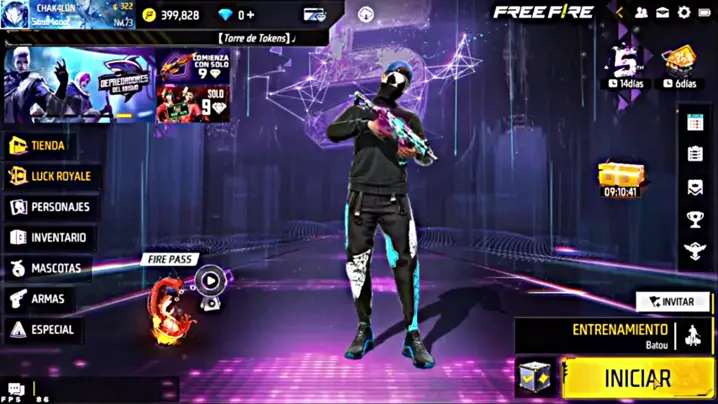The image size is (718, 404).
Task: Open the mail envelope icon
Action: [x=662, y=13]
